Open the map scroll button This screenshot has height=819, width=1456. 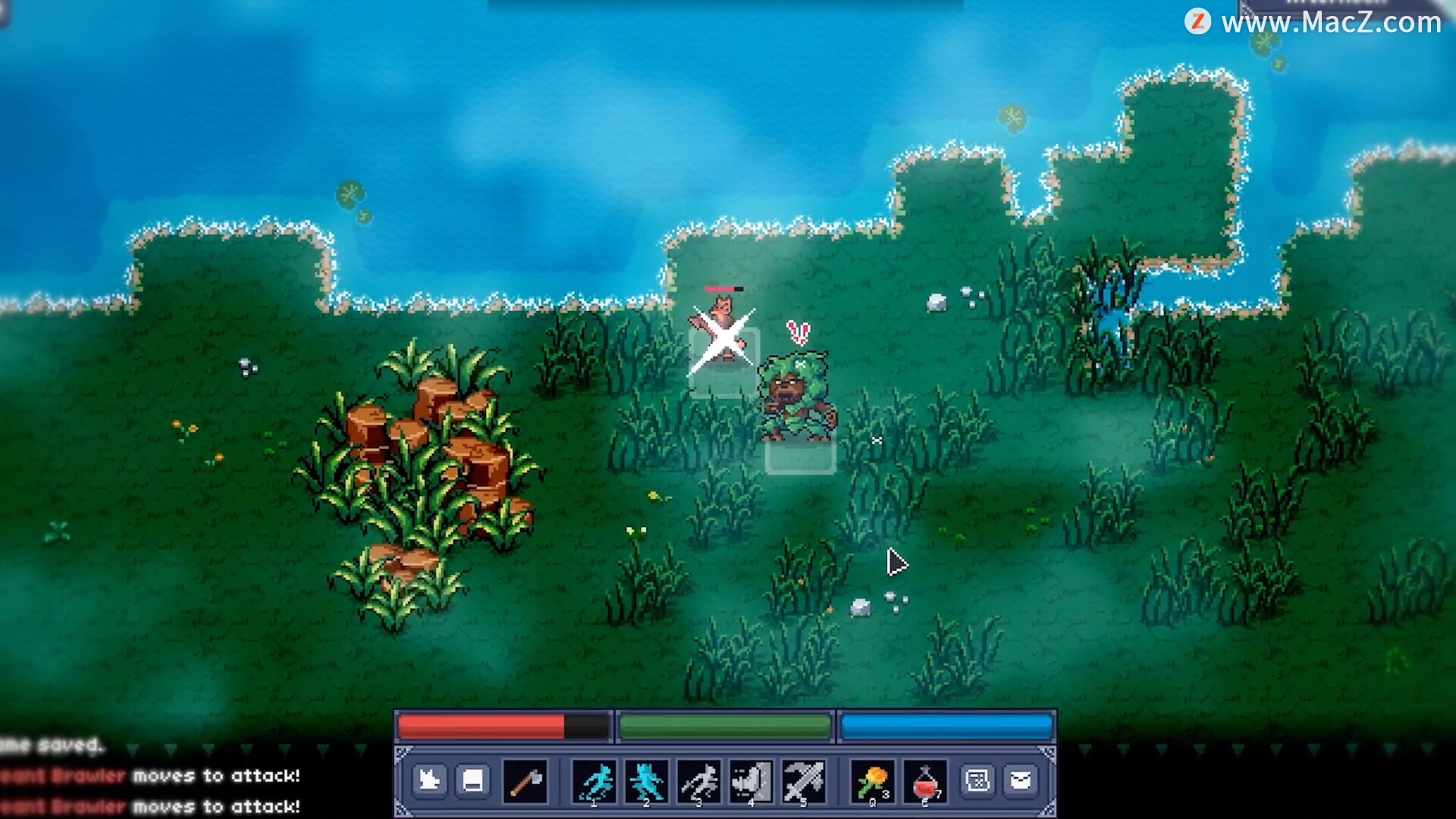977,780
